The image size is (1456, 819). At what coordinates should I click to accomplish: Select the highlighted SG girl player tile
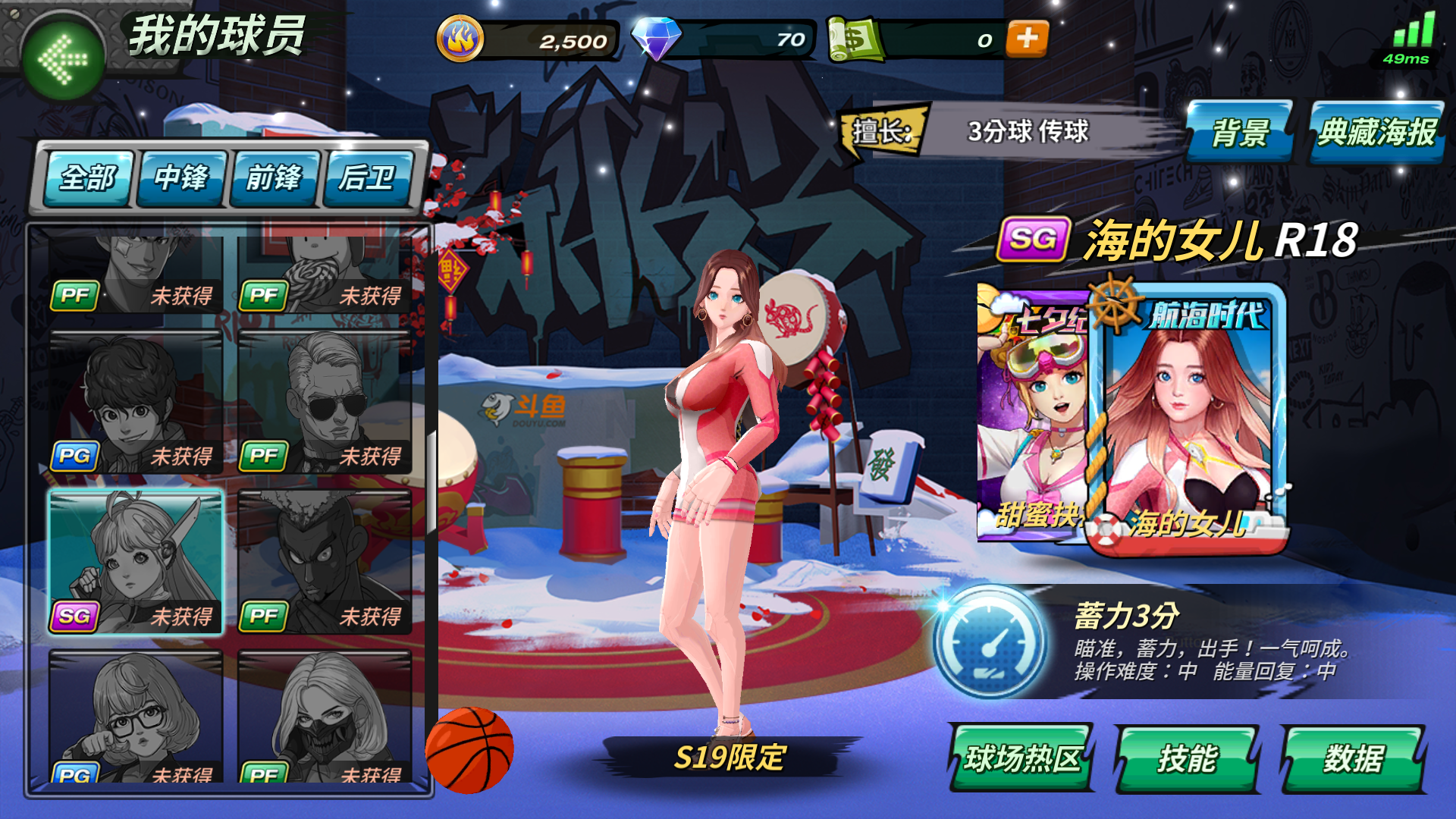coord(136,561)
